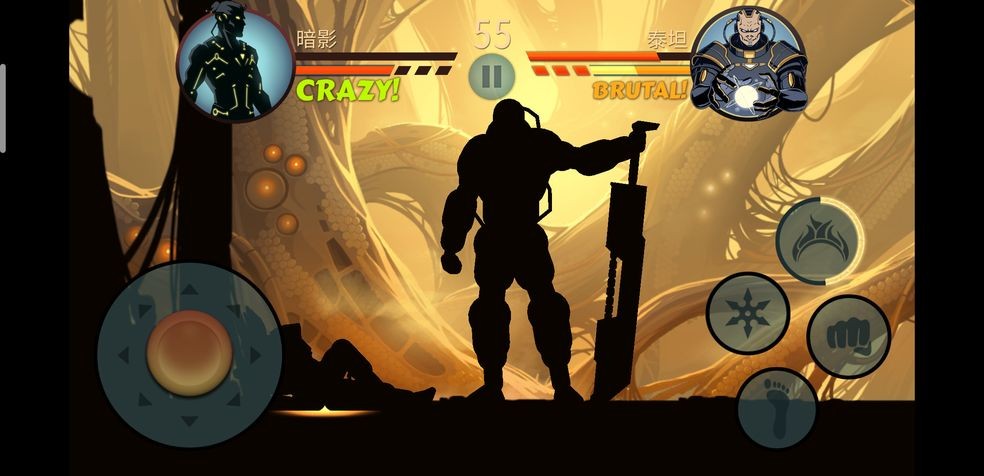Activate the magic flame ability button

click(818, 241)
